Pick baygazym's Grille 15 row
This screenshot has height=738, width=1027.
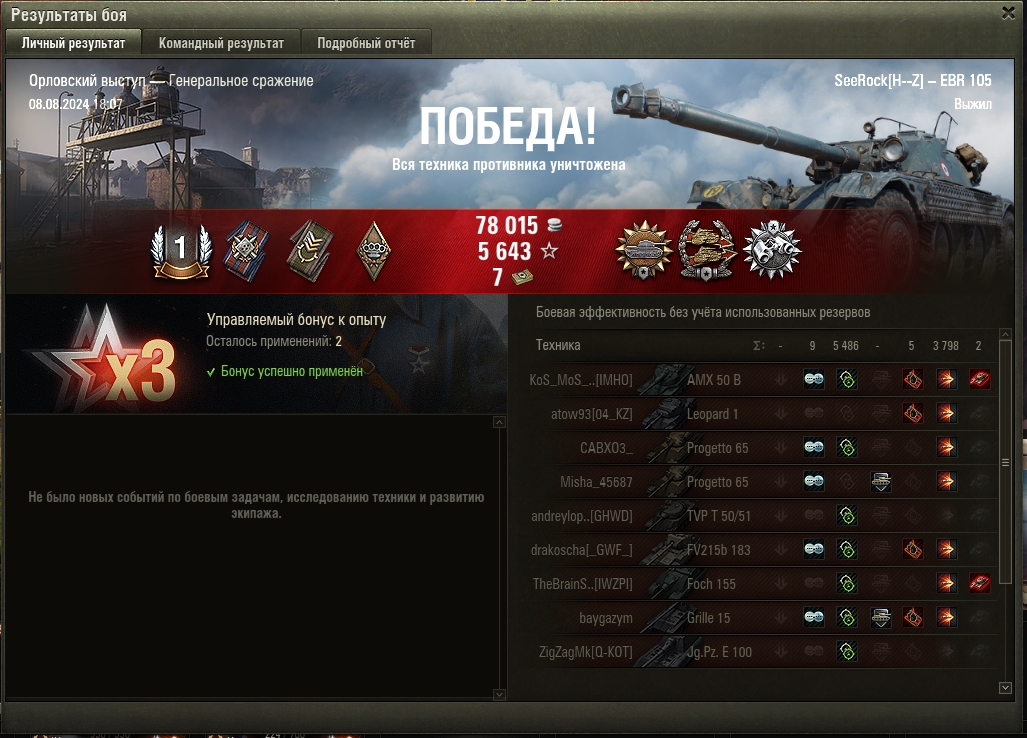(x=708, y=618)
